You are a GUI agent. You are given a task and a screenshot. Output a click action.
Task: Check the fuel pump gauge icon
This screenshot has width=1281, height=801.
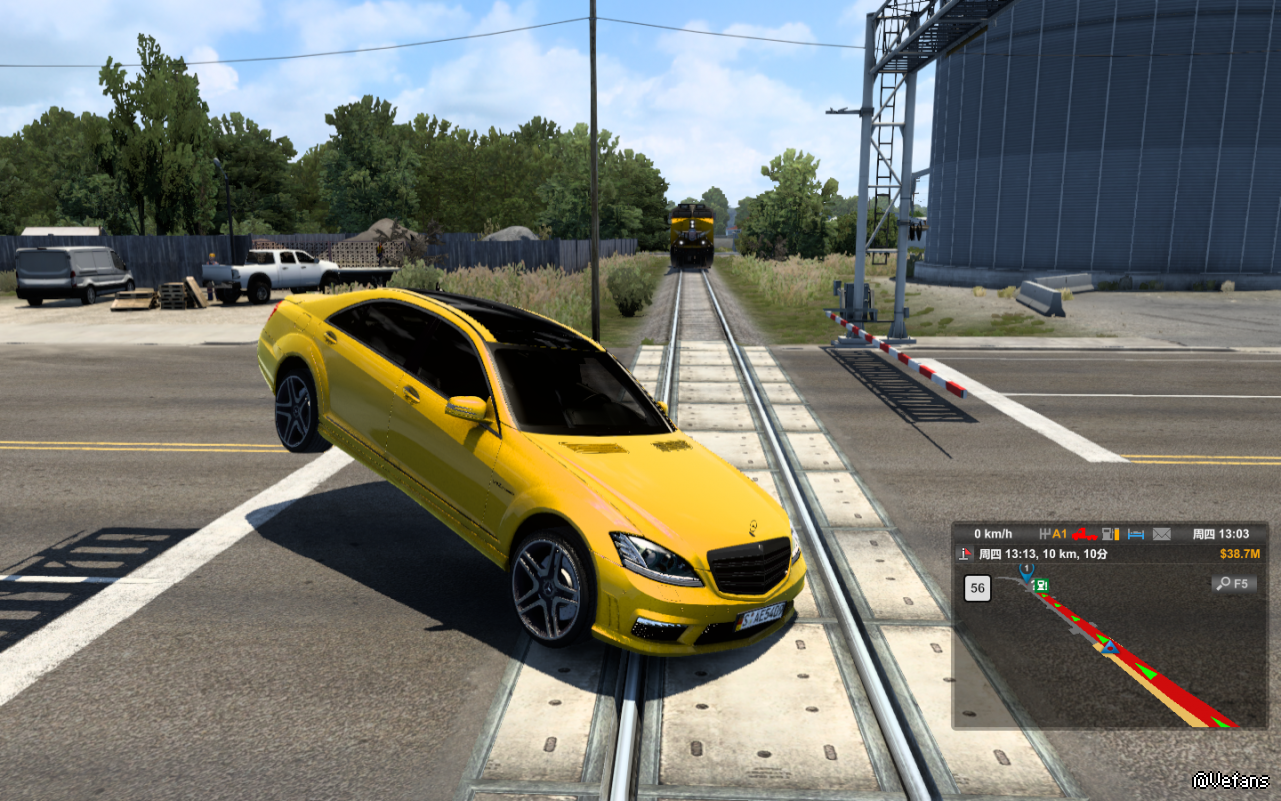coord(1109,534)
